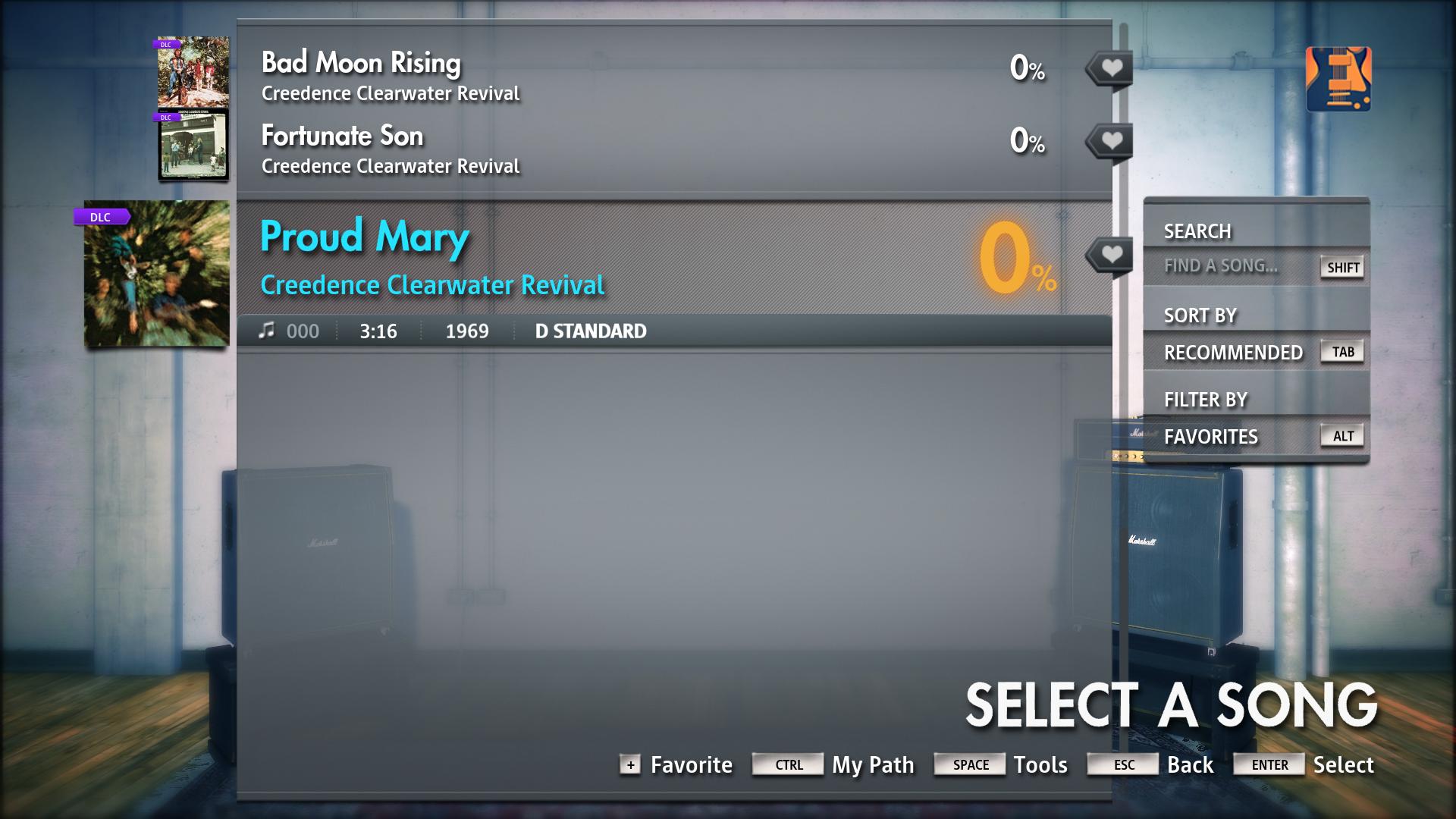Click the Bayou Country album art thumbnail
Screen dimensions: 1456x819
[x=155, y=275]
